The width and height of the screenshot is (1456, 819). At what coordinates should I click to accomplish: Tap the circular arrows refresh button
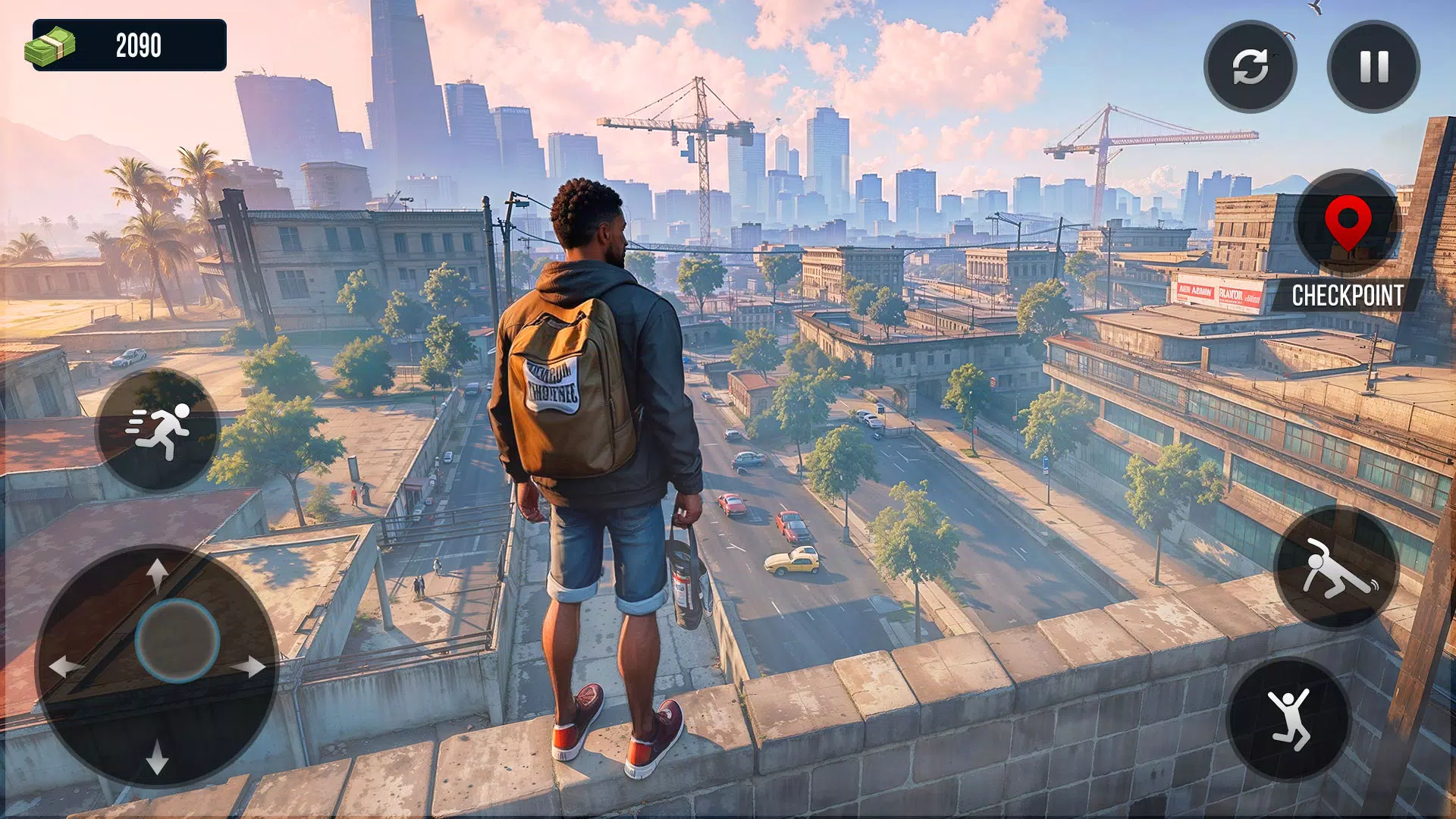(1250, 67)
